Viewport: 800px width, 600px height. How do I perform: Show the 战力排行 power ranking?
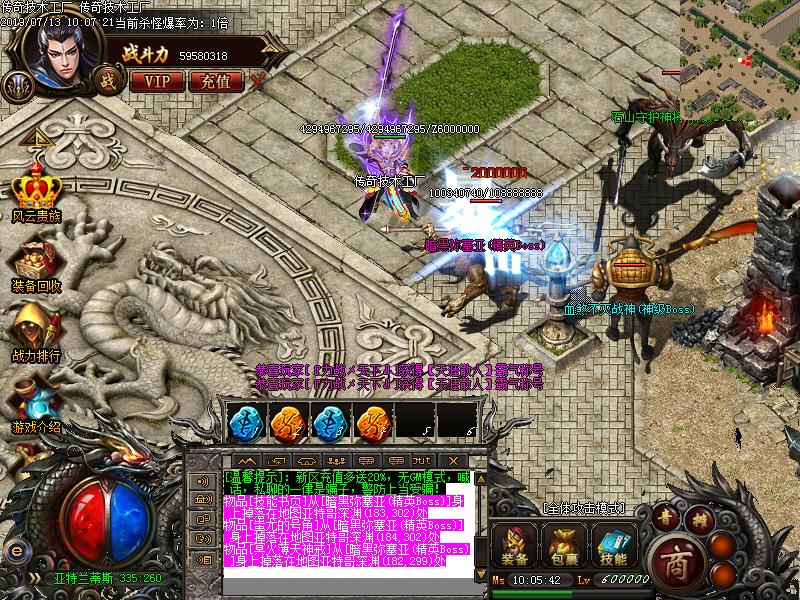point(37,328)
